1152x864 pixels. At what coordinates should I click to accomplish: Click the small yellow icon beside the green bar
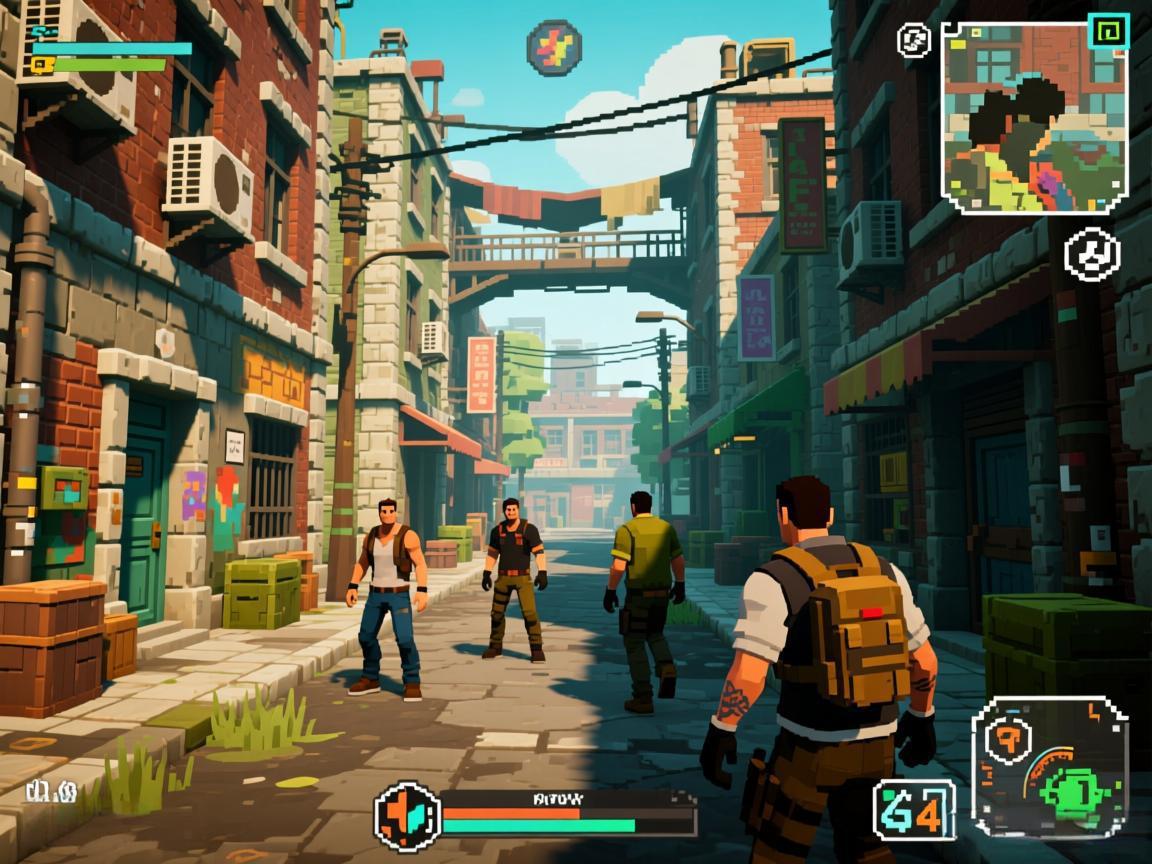[x=40, y=65]
